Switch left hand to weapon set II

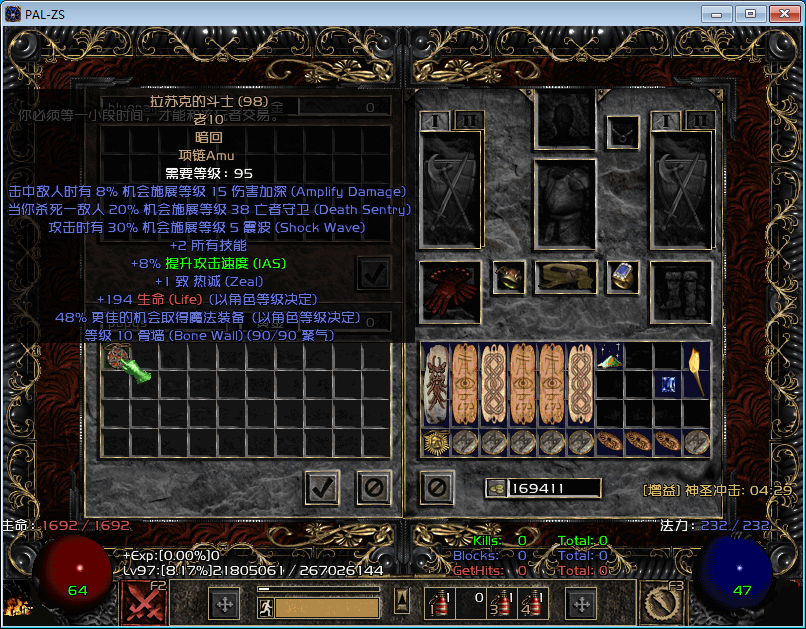[468, 121]
